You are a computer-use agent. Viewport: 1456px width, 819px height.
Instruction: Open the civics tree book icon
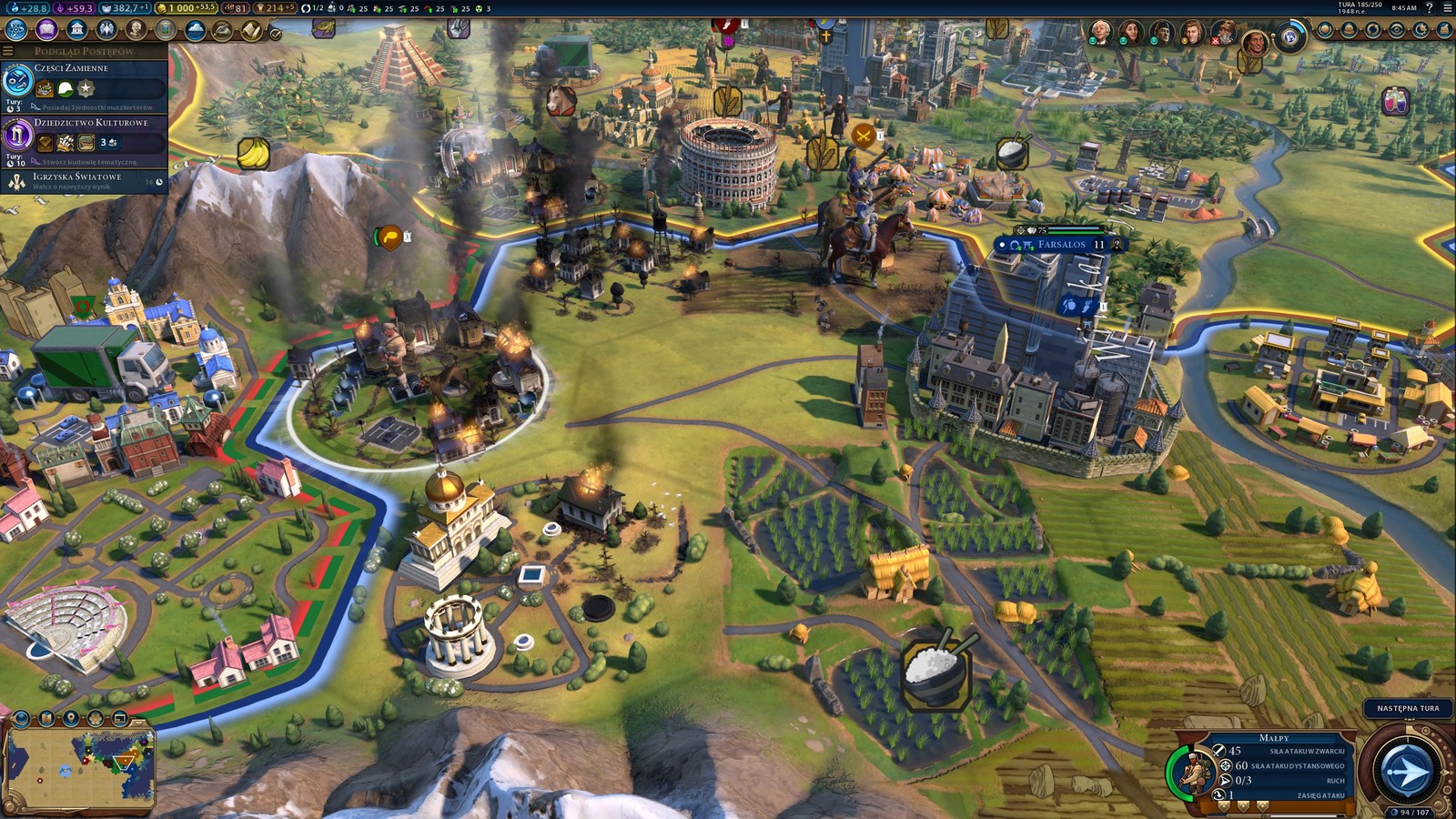tap(45, 28)
